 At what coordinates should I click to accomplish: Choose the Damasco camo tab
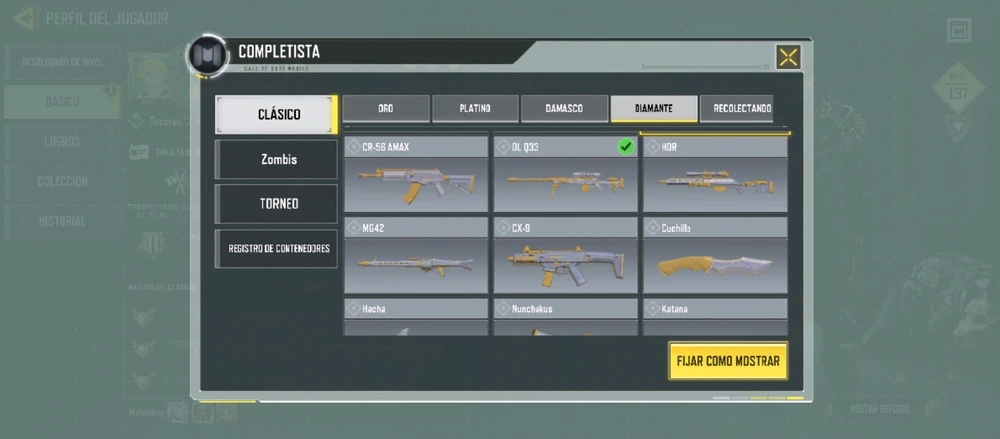coord(564,108)
